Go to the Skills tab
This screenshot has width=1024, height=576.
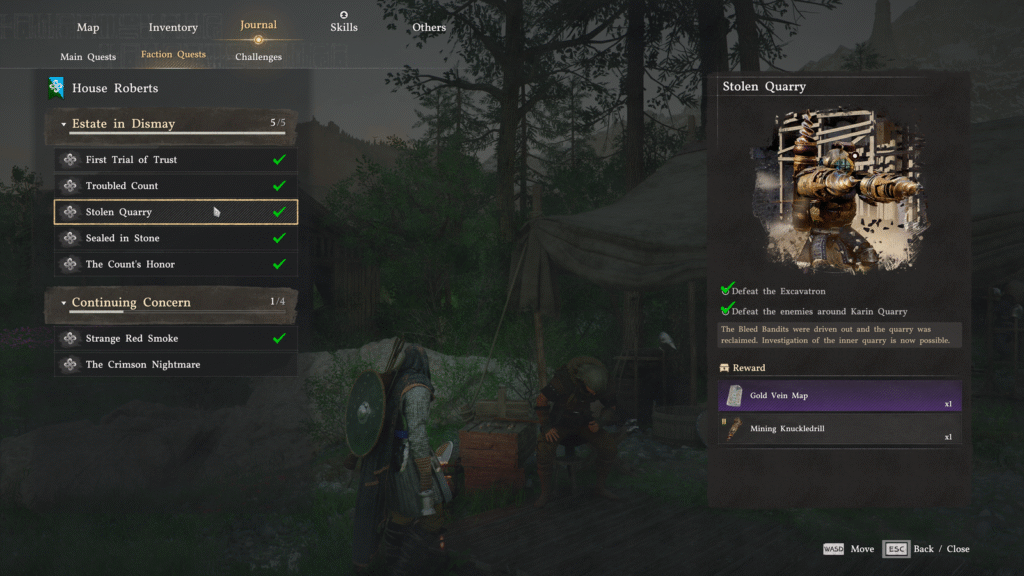click(344, 27)
